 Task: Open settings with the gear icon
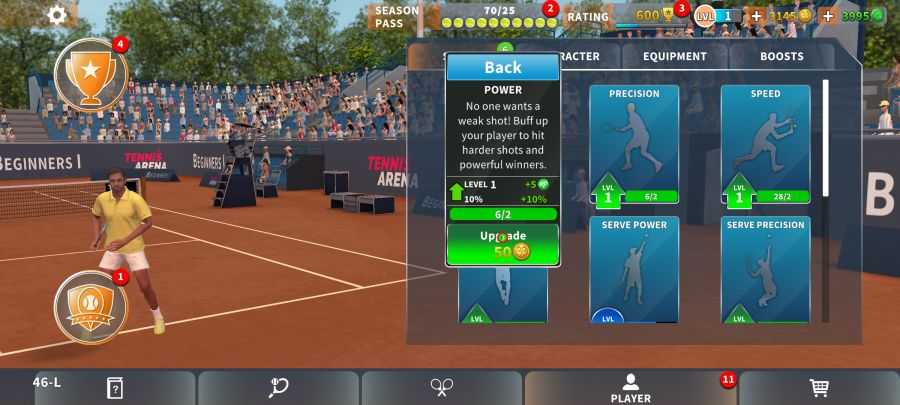pyautogui.click(x=58, y=15)
